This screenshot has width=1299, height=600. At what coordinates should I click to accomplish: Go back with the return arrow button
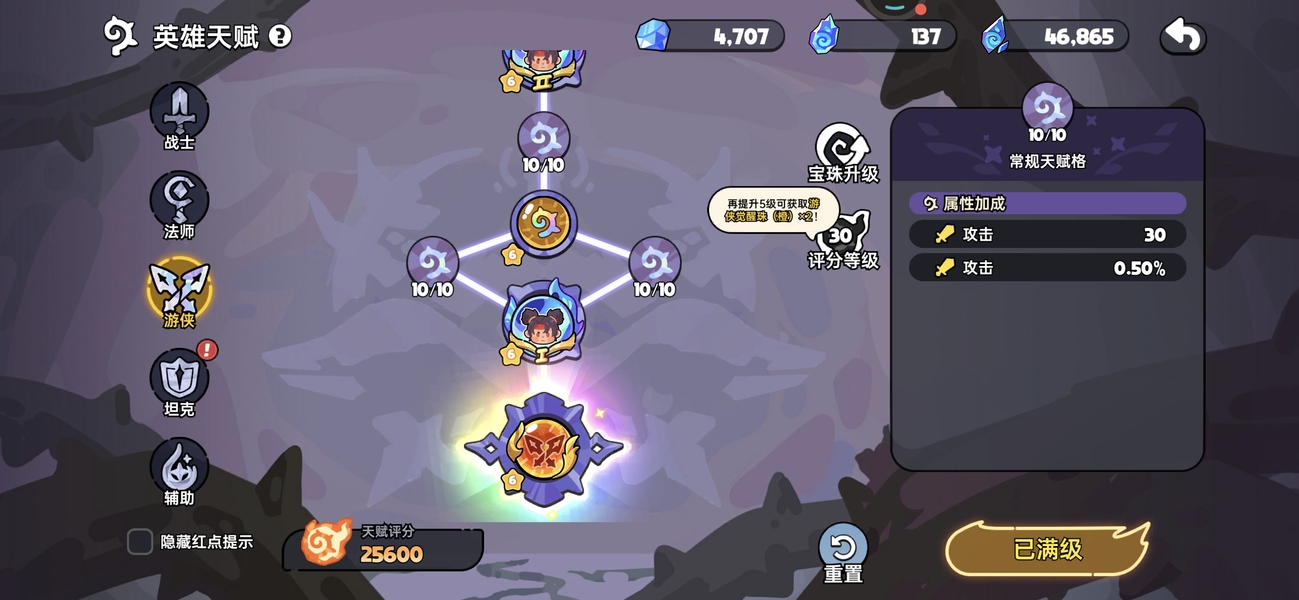(x=1183, y=37)
